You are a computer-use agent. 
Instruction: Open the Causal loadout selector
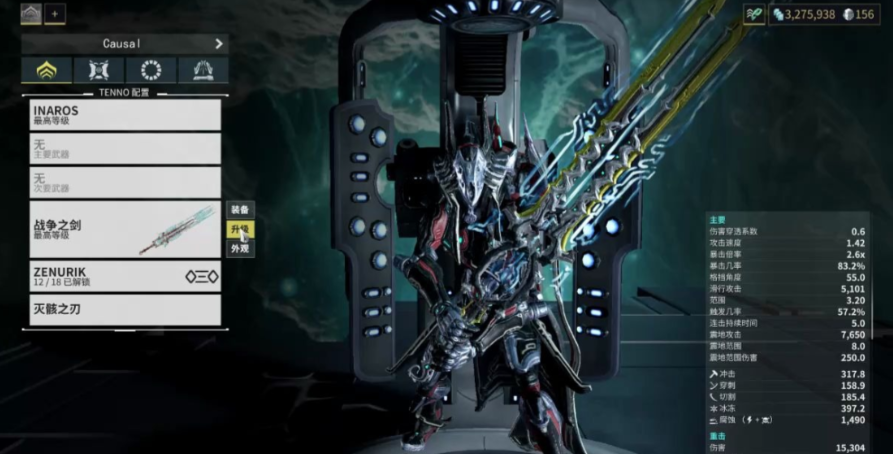125,44
